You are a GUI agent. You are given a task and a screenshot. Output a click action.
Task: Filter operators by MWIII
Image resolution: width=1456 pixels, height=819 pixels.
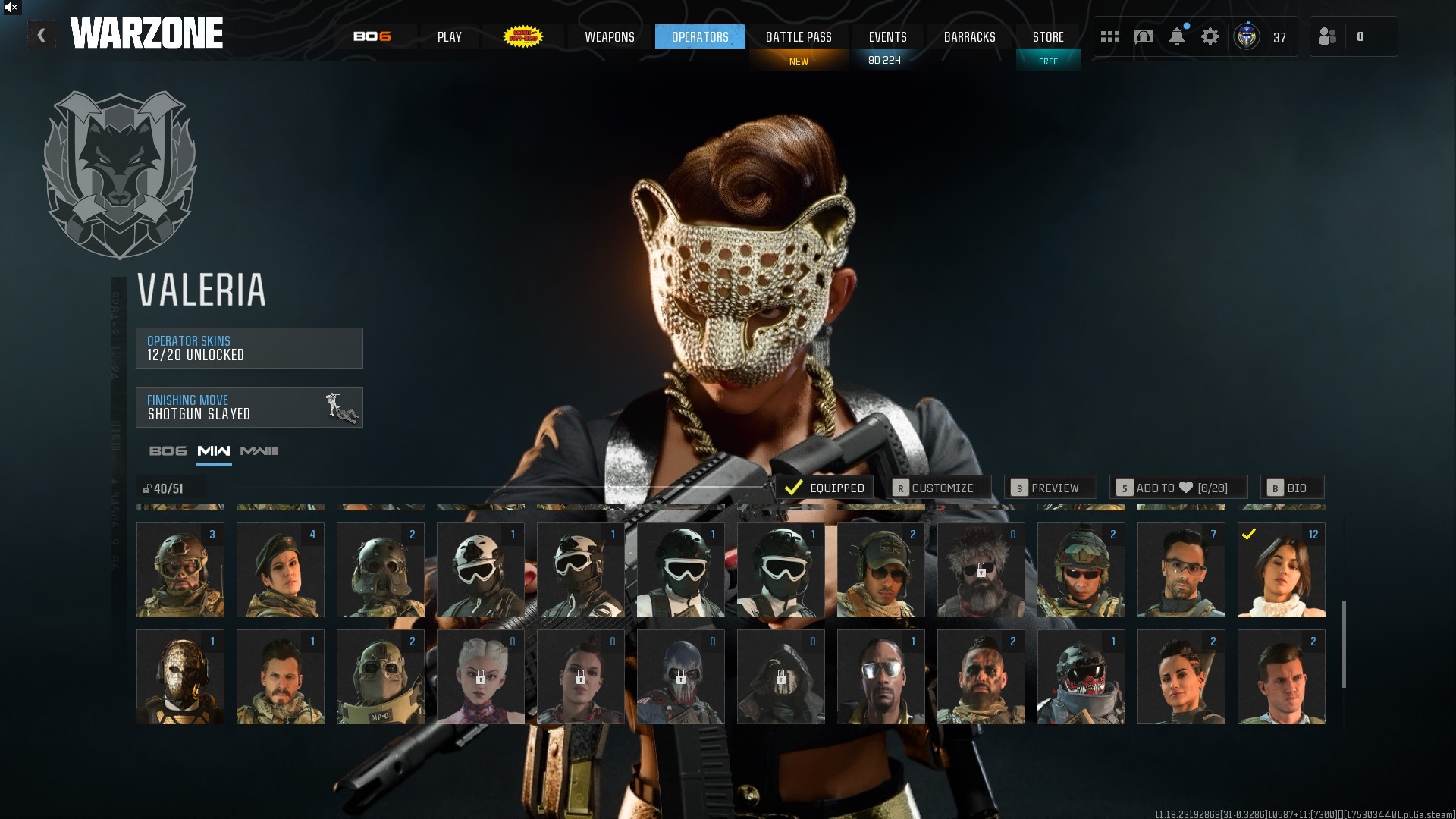(x=259, y=451)
